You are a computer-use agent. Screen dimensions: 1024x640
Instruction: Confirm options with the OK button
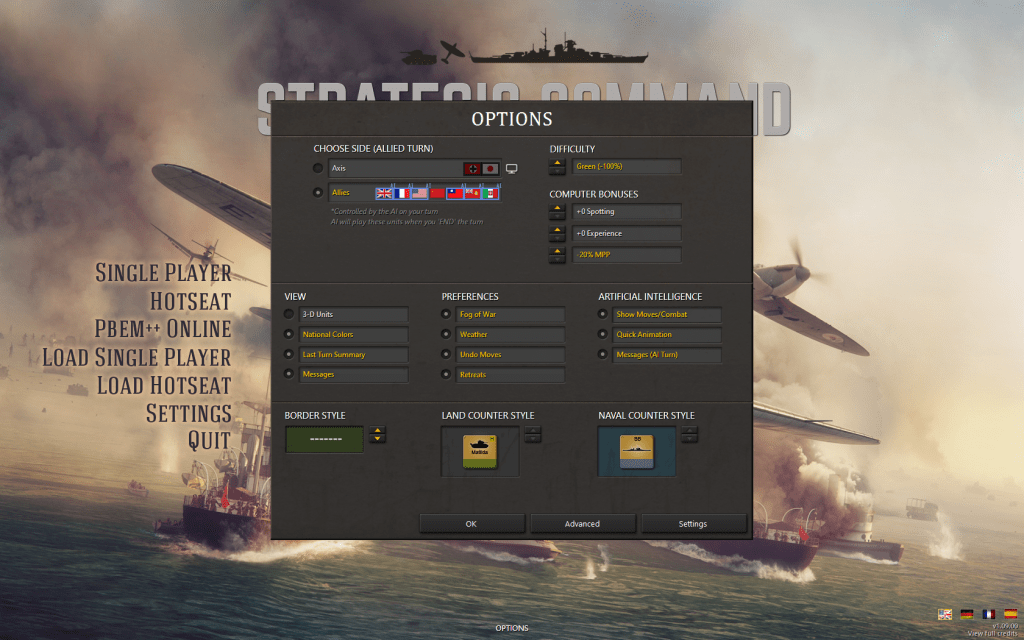pos(471,523)
